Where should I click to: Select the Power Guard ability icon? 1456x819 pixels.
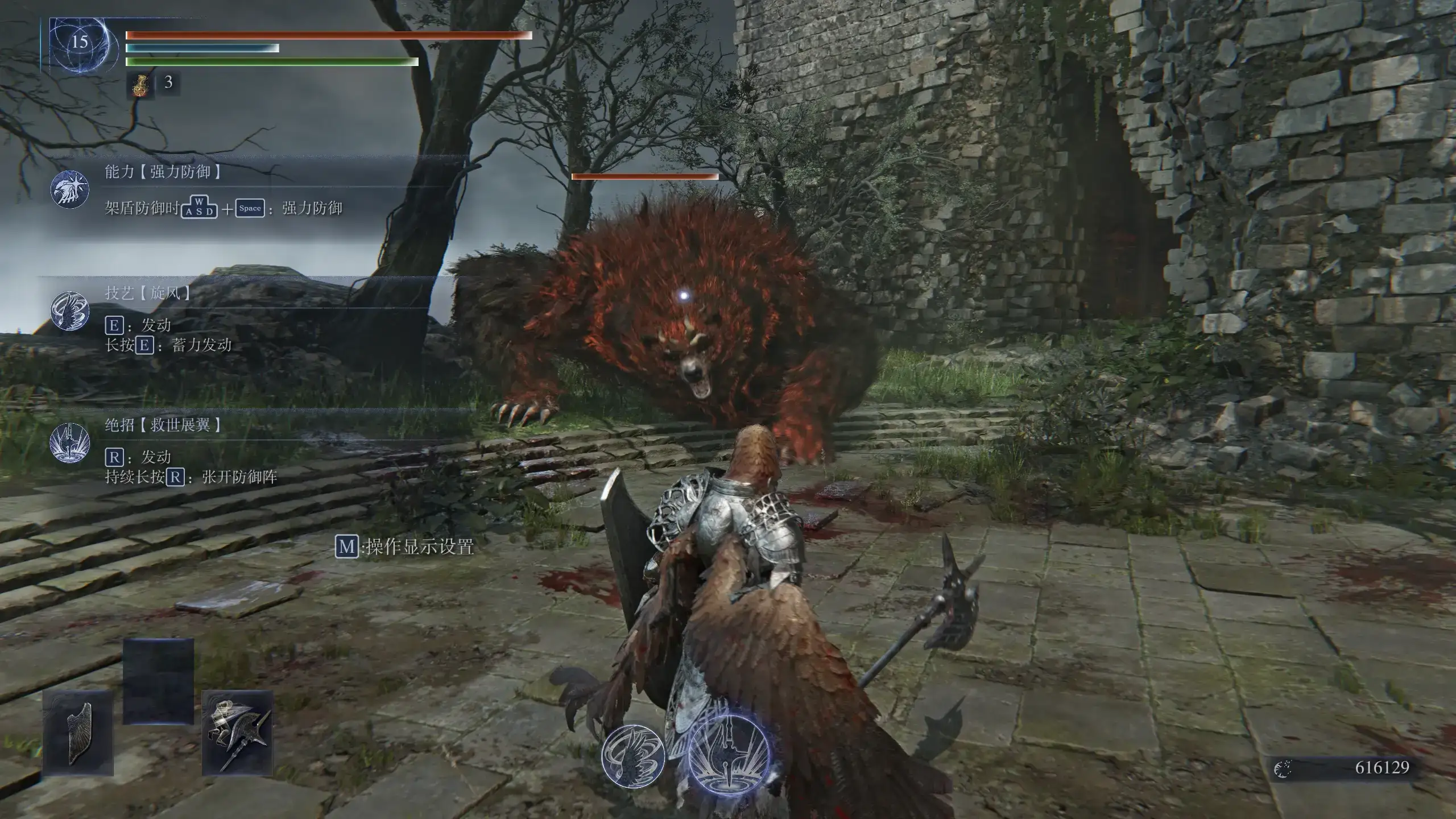(69, 189)
